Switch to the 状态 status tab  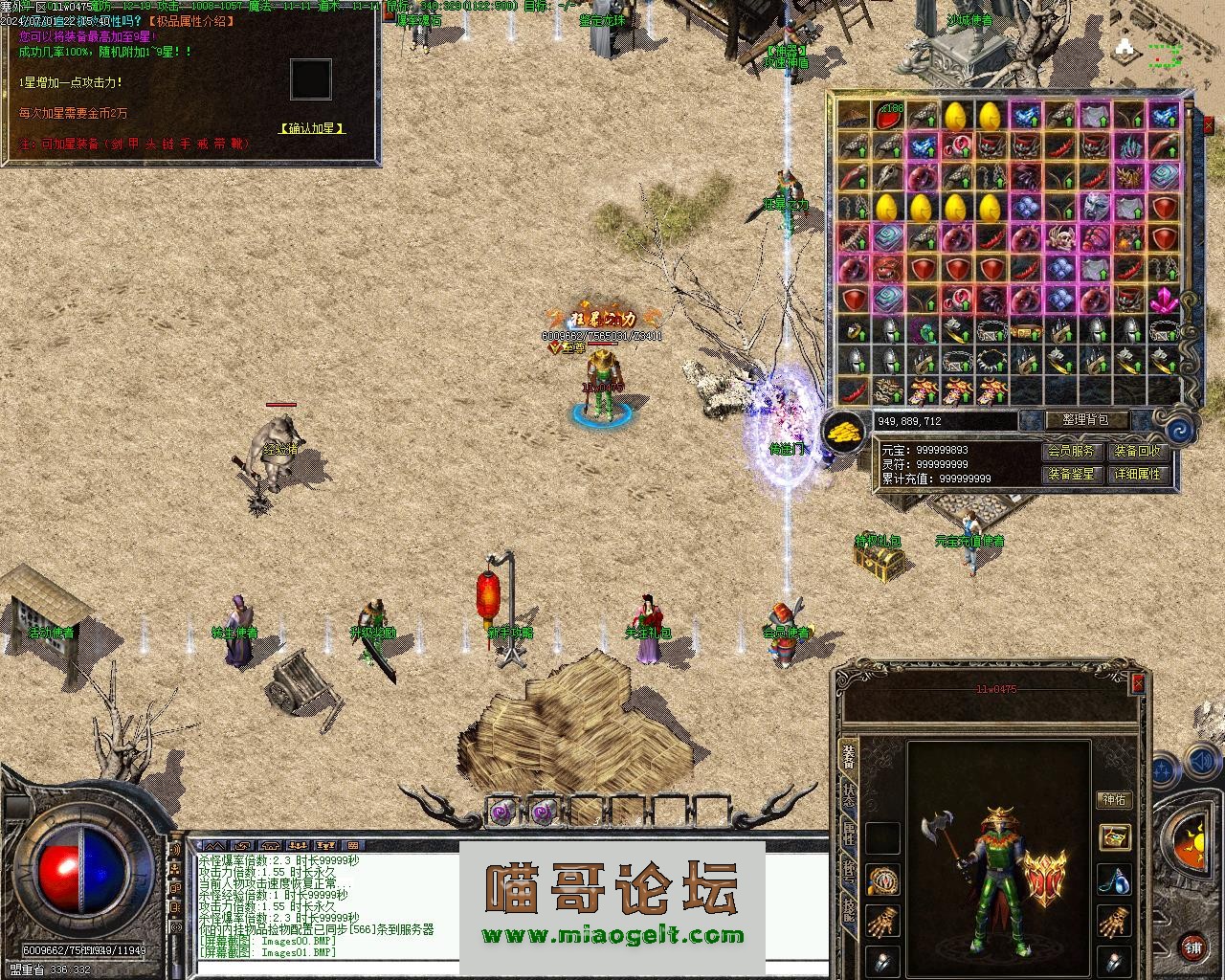pyautogui.click(x=849, y=796)
